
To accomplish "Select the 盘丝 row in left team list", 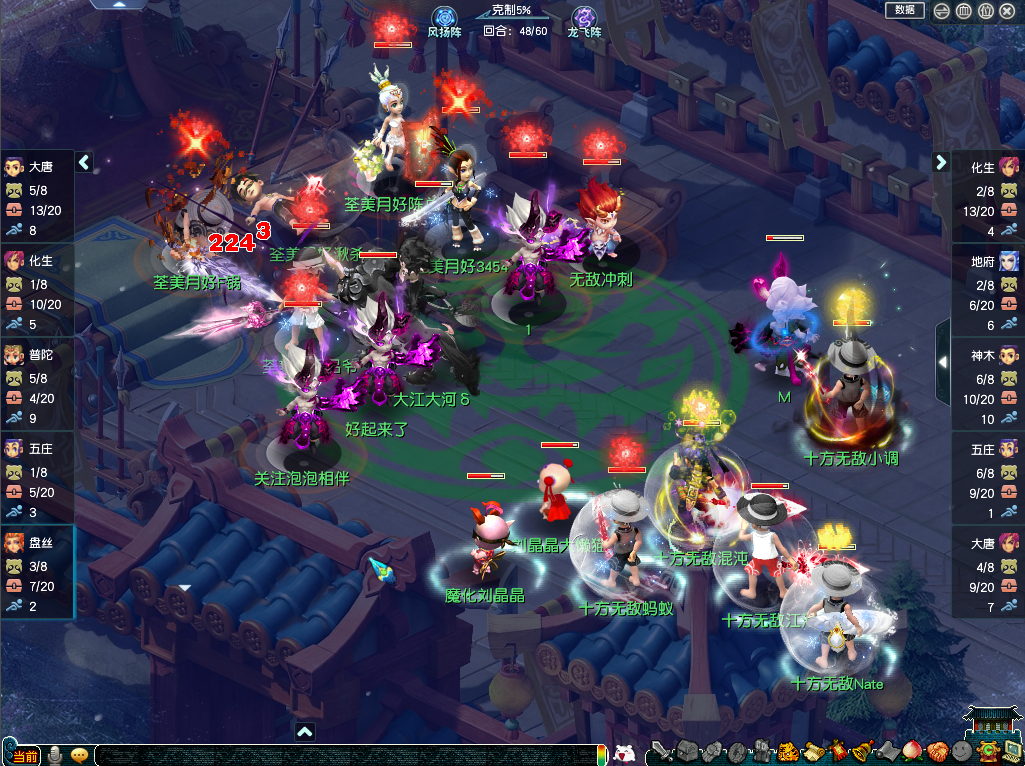I will (x=37, y=573).
